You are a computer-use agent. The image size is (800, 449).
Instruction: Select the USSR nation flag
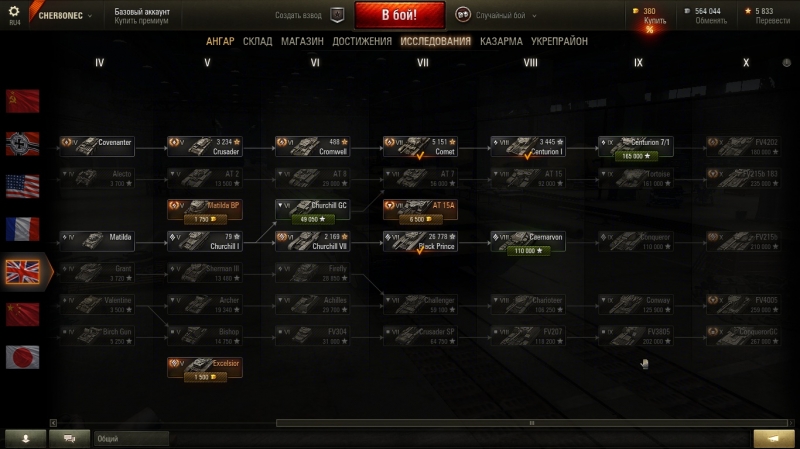point(23,100)
